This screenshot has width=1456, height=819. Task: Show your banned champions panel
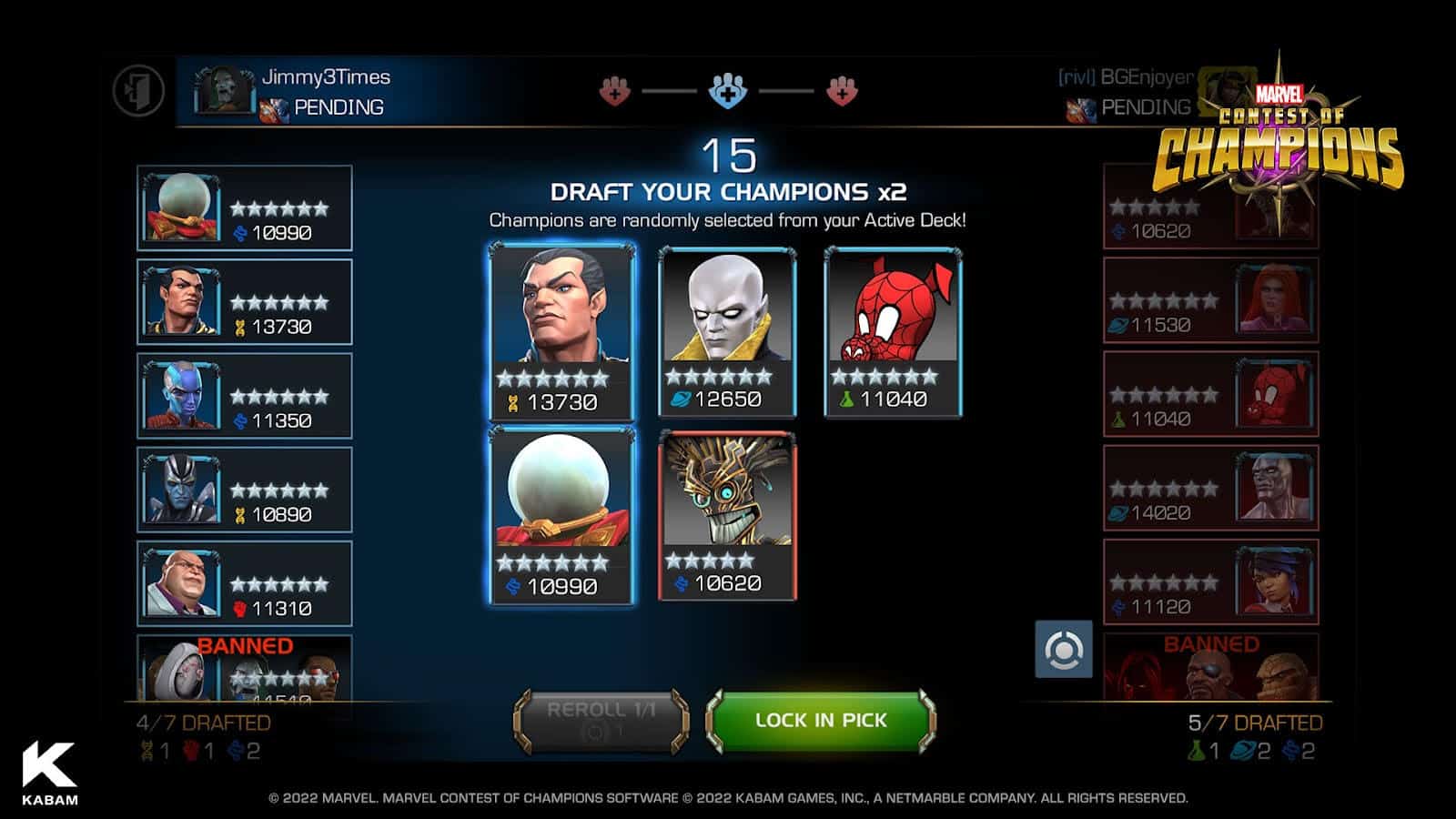[x=244, y=667]
